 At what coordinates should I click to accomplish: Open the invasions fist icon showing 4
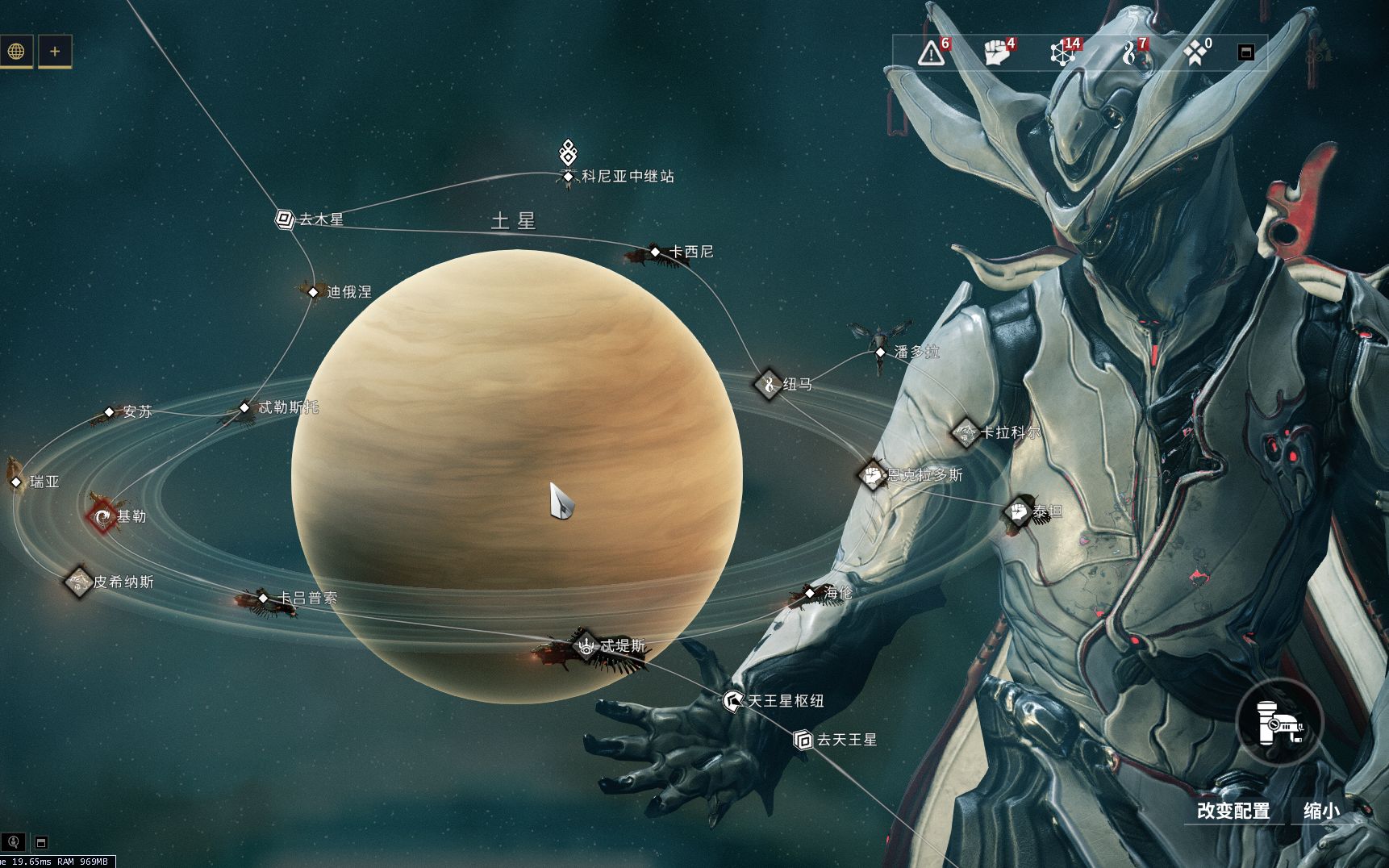pyautogui.click(x=995, y=52)
